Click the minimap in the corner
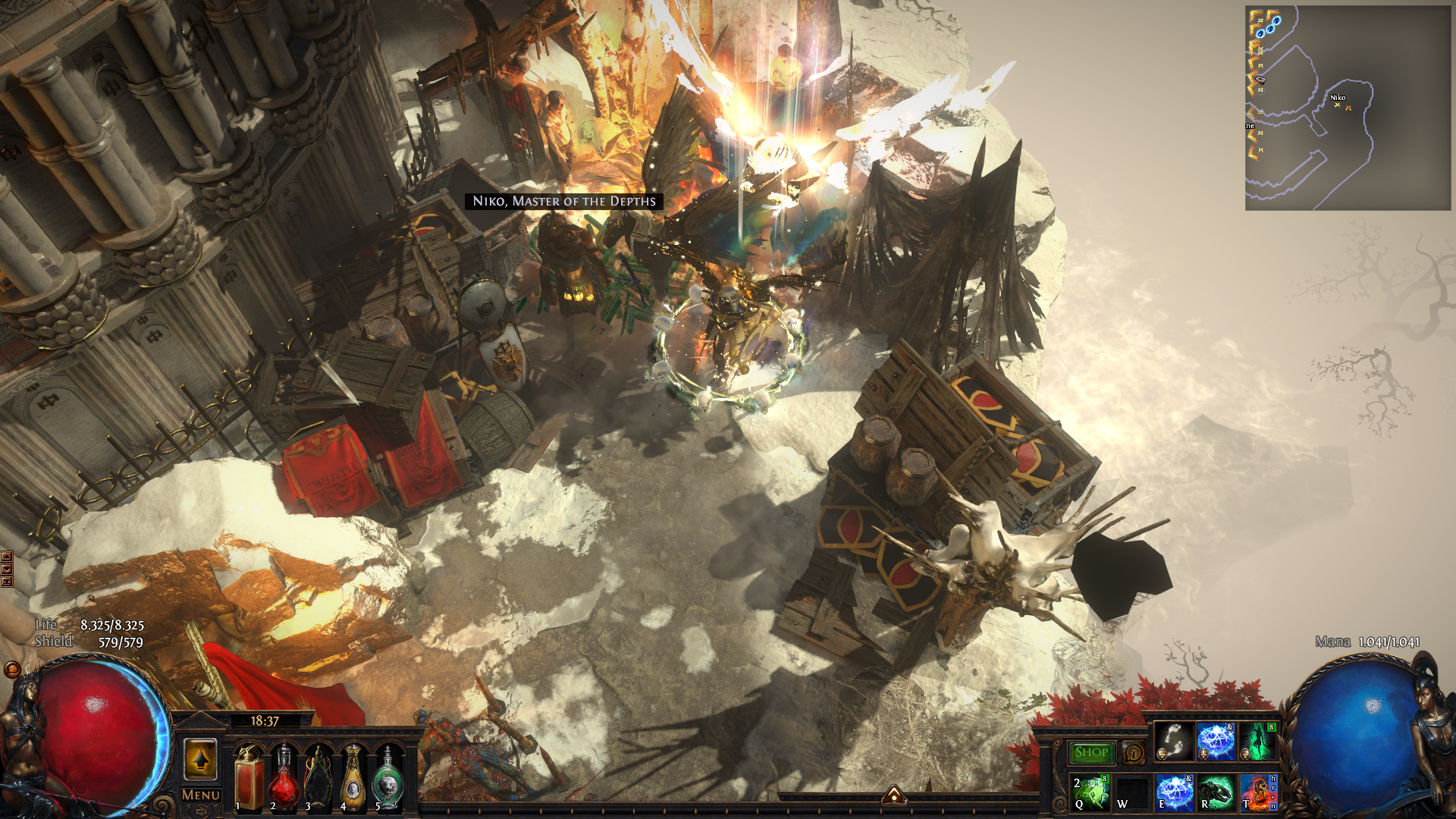Image resolution: width=1456 pixels, height=819 pixels. coord(1348,108)
